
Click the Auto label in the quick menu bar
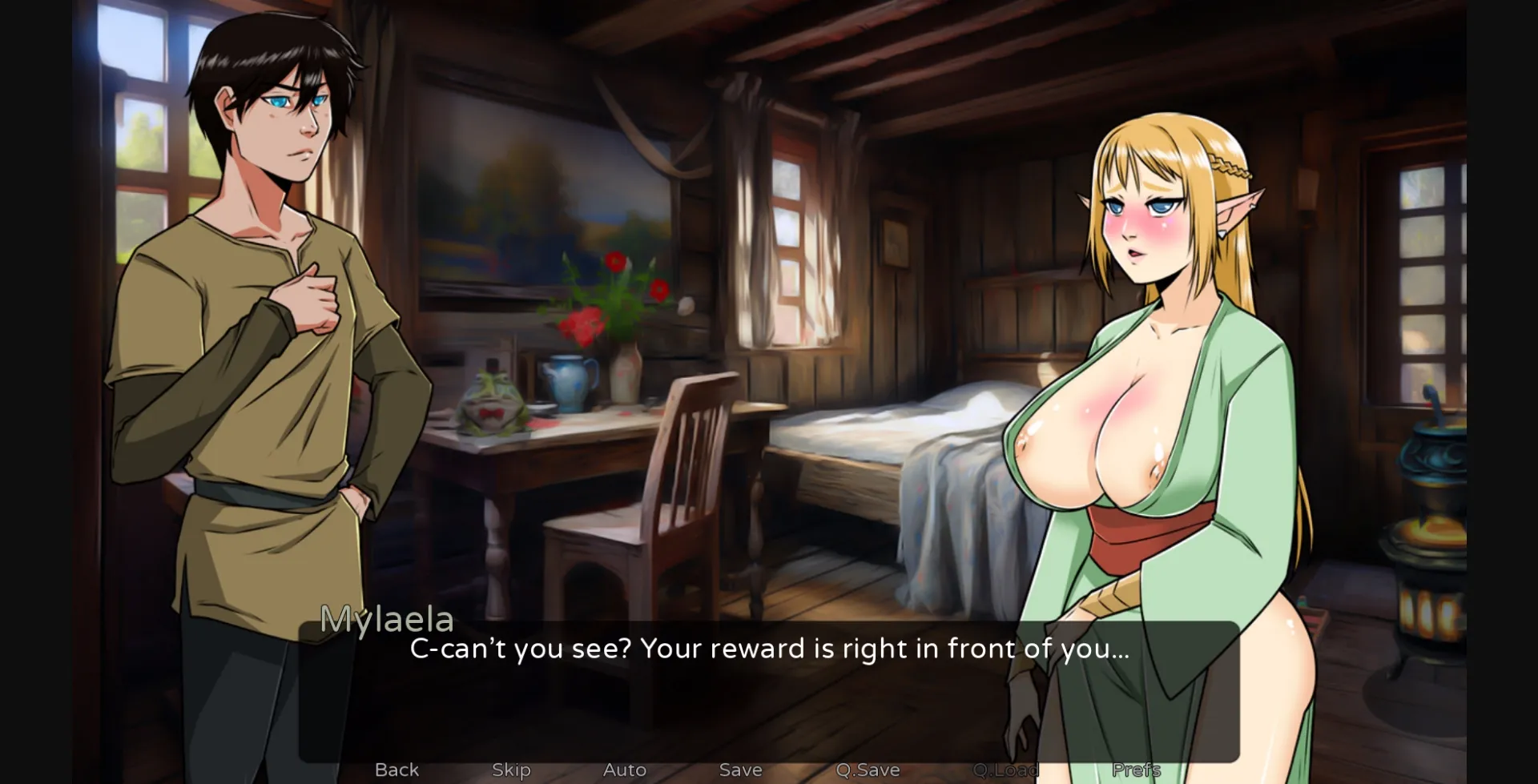click(x=624, y=769)
